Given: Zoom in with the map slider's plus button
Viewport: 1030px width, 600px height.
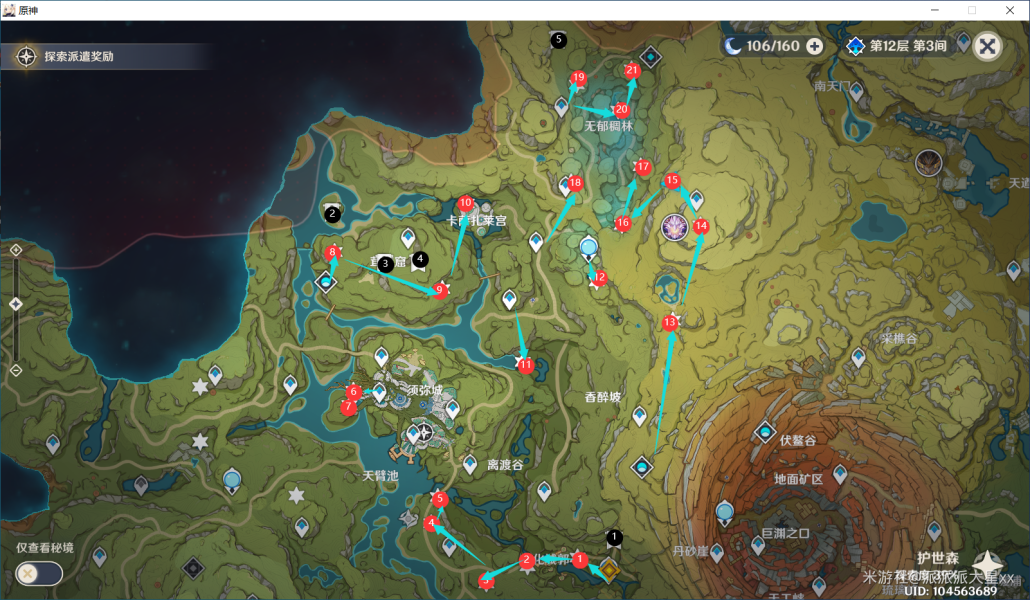Looking at the screenshot, I should tap(16, 250).
